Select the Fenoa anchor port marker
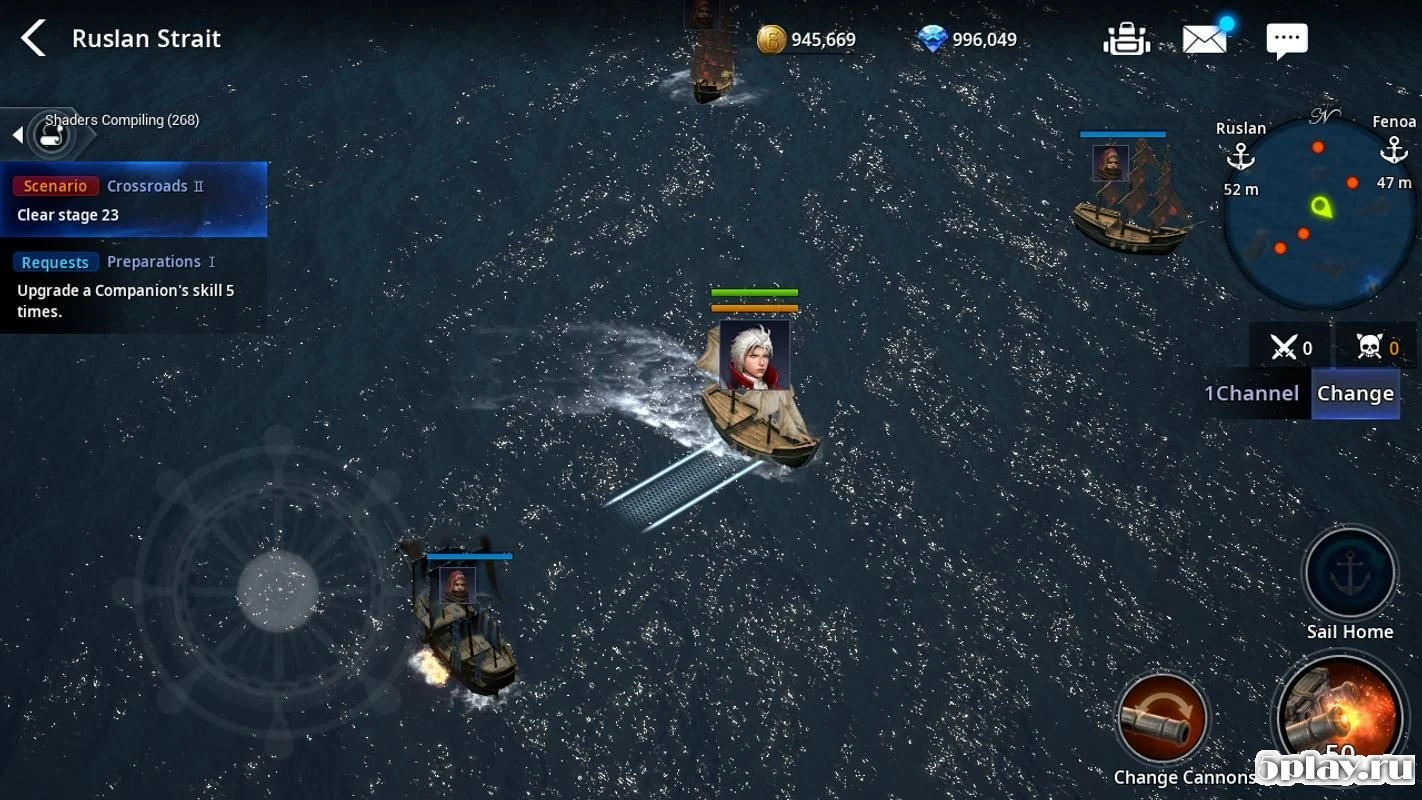1422x800 pixels. (x=1393, y=151)
